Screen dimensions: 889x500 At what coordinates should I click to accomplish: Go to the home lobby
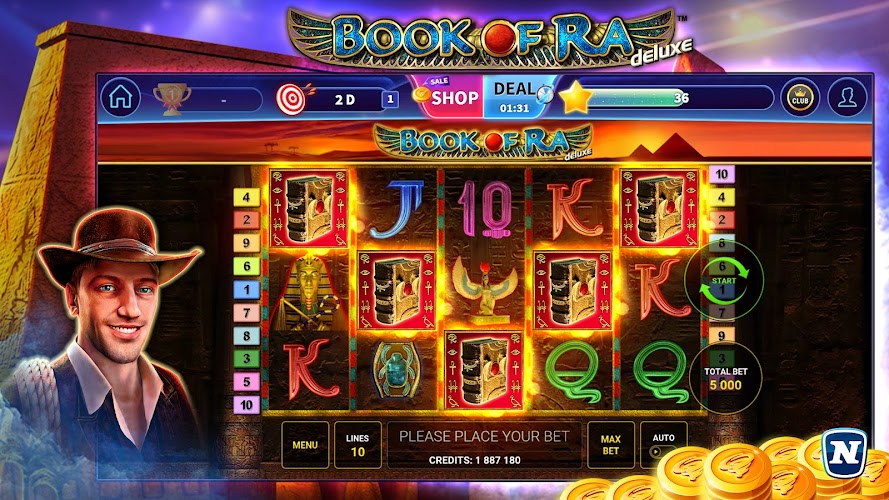click(120, 98)
